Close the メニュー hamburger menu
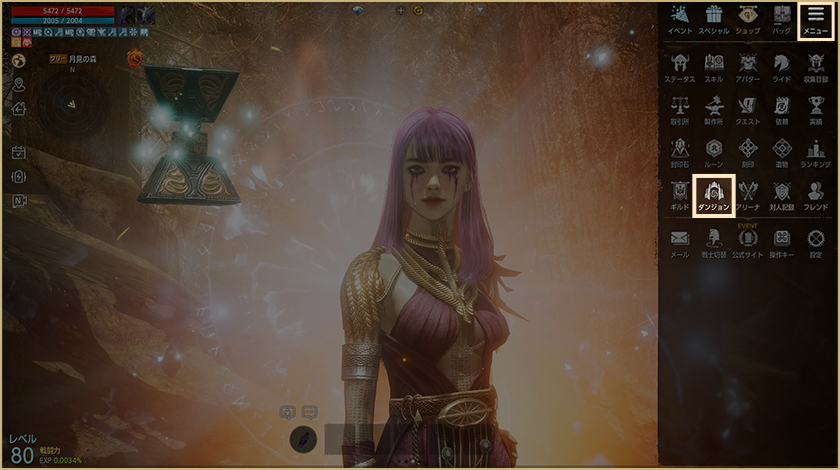This screenshot has height=470, width=840. 816,18
